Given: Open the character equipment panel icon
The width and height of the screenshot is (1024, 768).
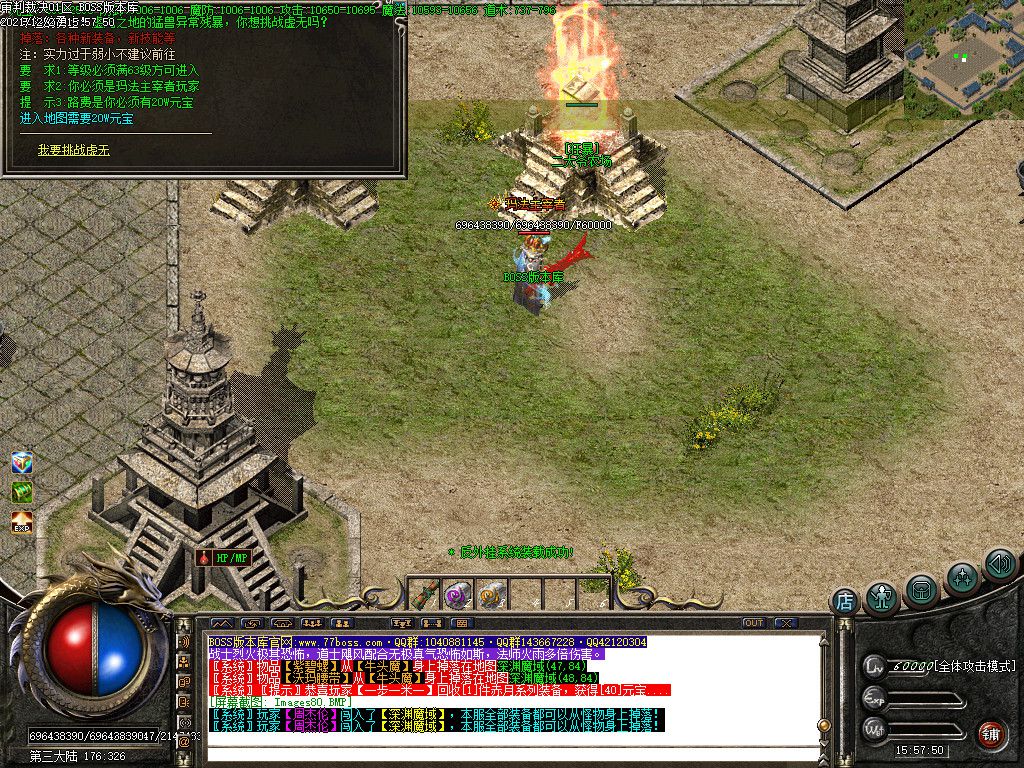Looking at the screenshot, I should tap(882, 598).
